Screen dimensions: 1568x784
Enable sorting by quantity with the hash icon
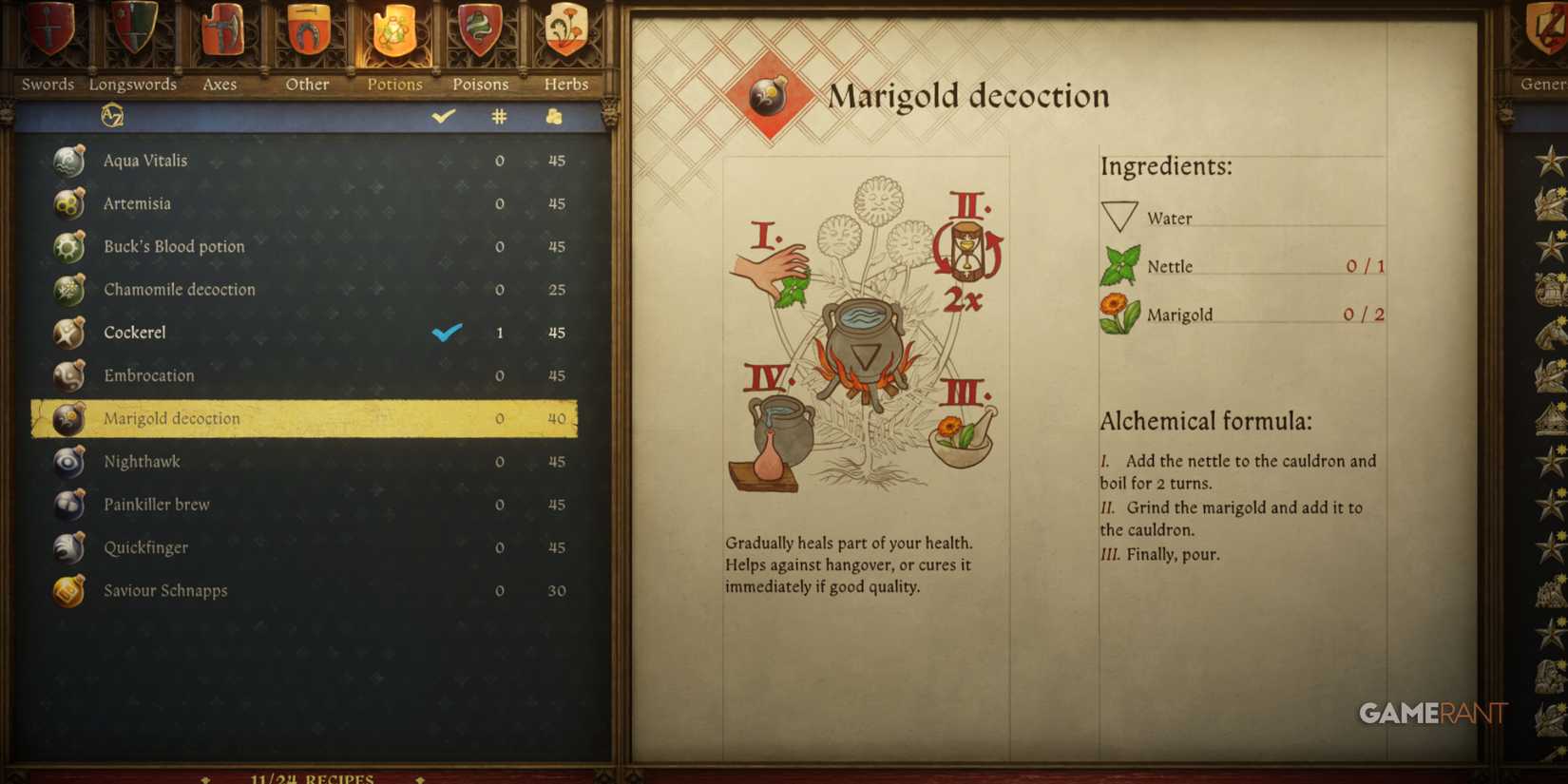click(x=499, y=116)
